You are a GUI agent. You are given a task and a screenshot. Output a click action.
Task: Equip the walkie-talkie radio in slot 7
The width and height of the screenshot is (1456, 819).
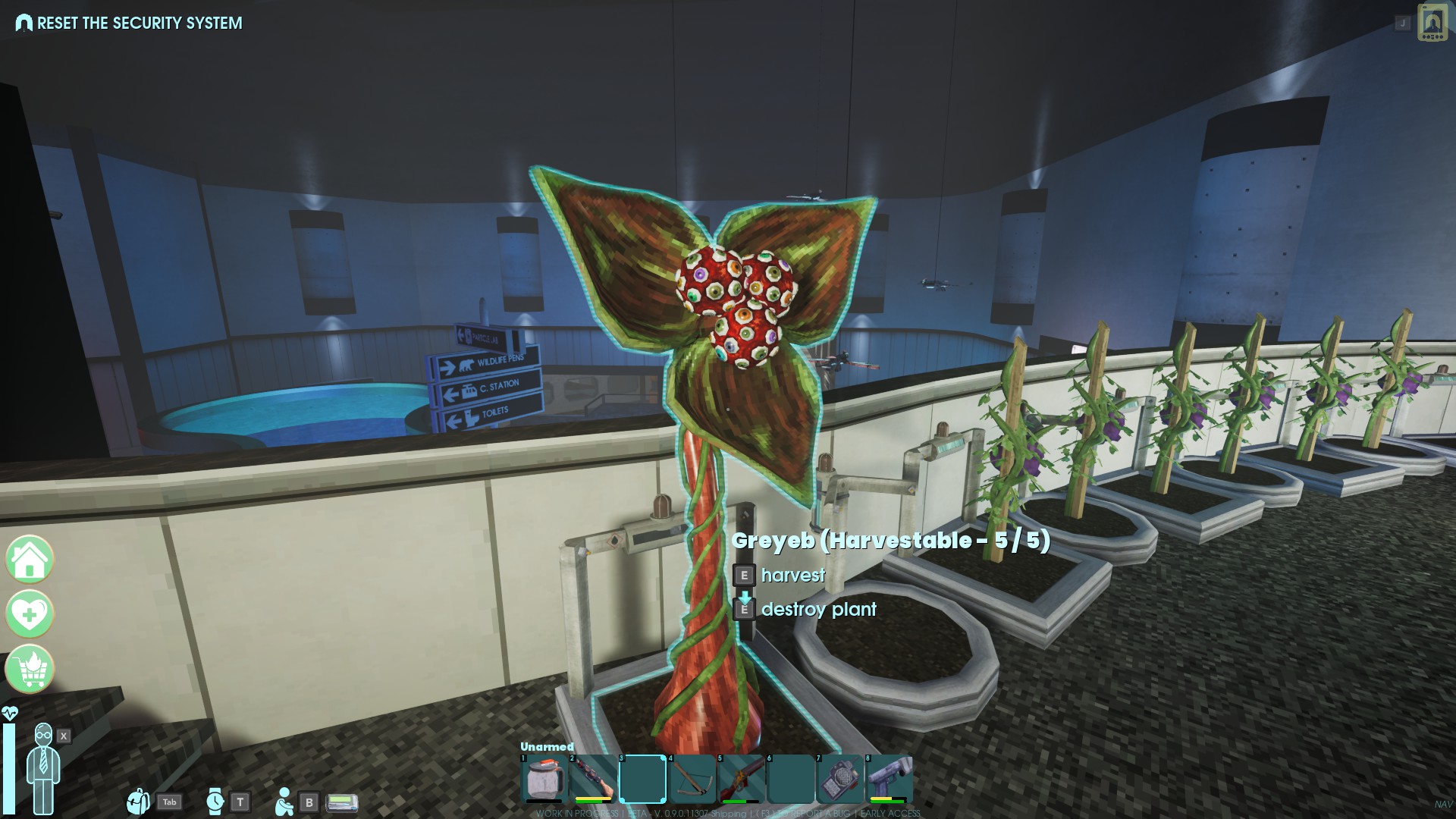coord(840,778)
